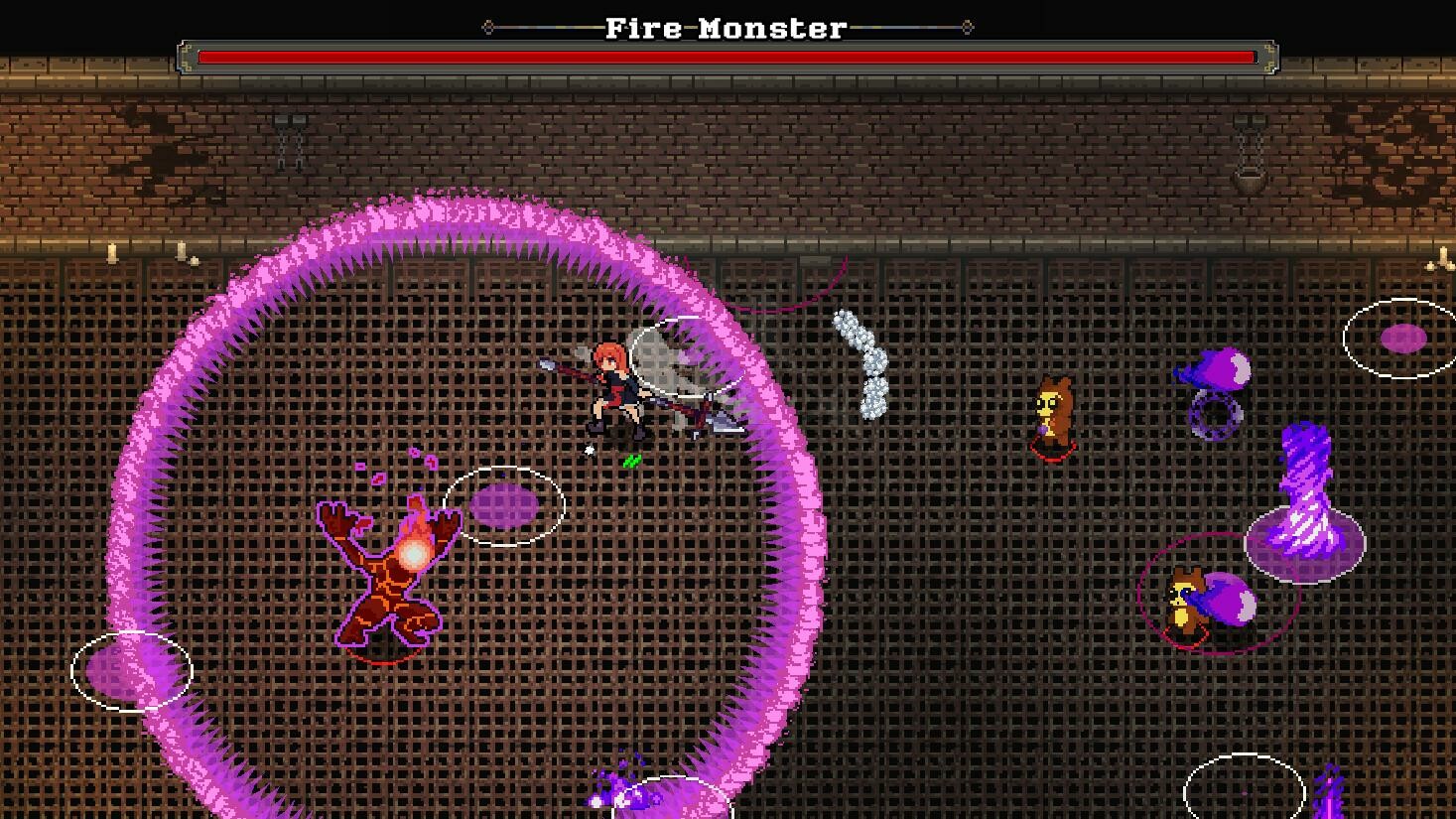Screen dimensions: 1456x819
Task: Click the Fire Monster title text
Action: [x=728, y=28]
